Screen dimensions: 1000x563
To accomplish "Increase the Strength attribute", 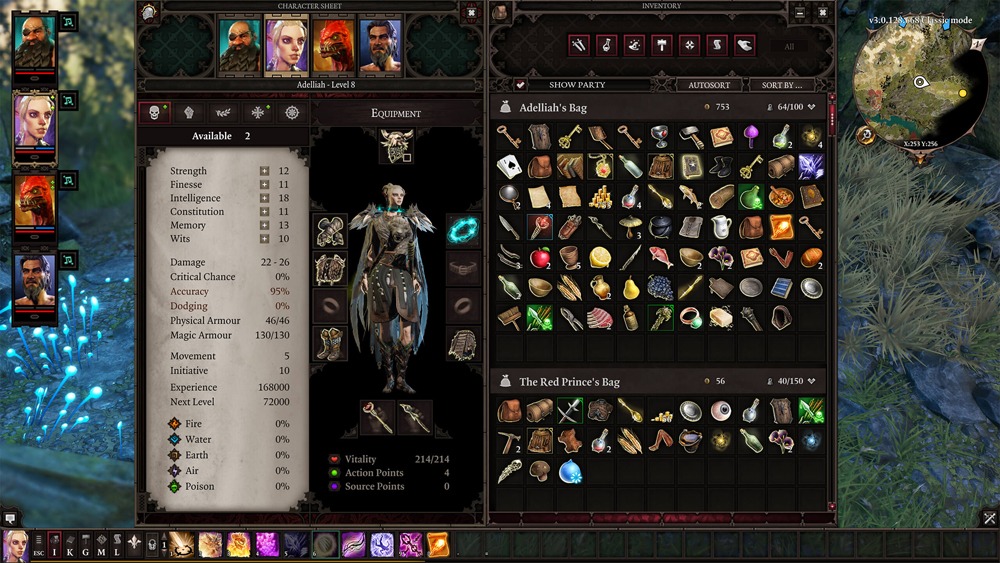I will click(x=265, y=171).
